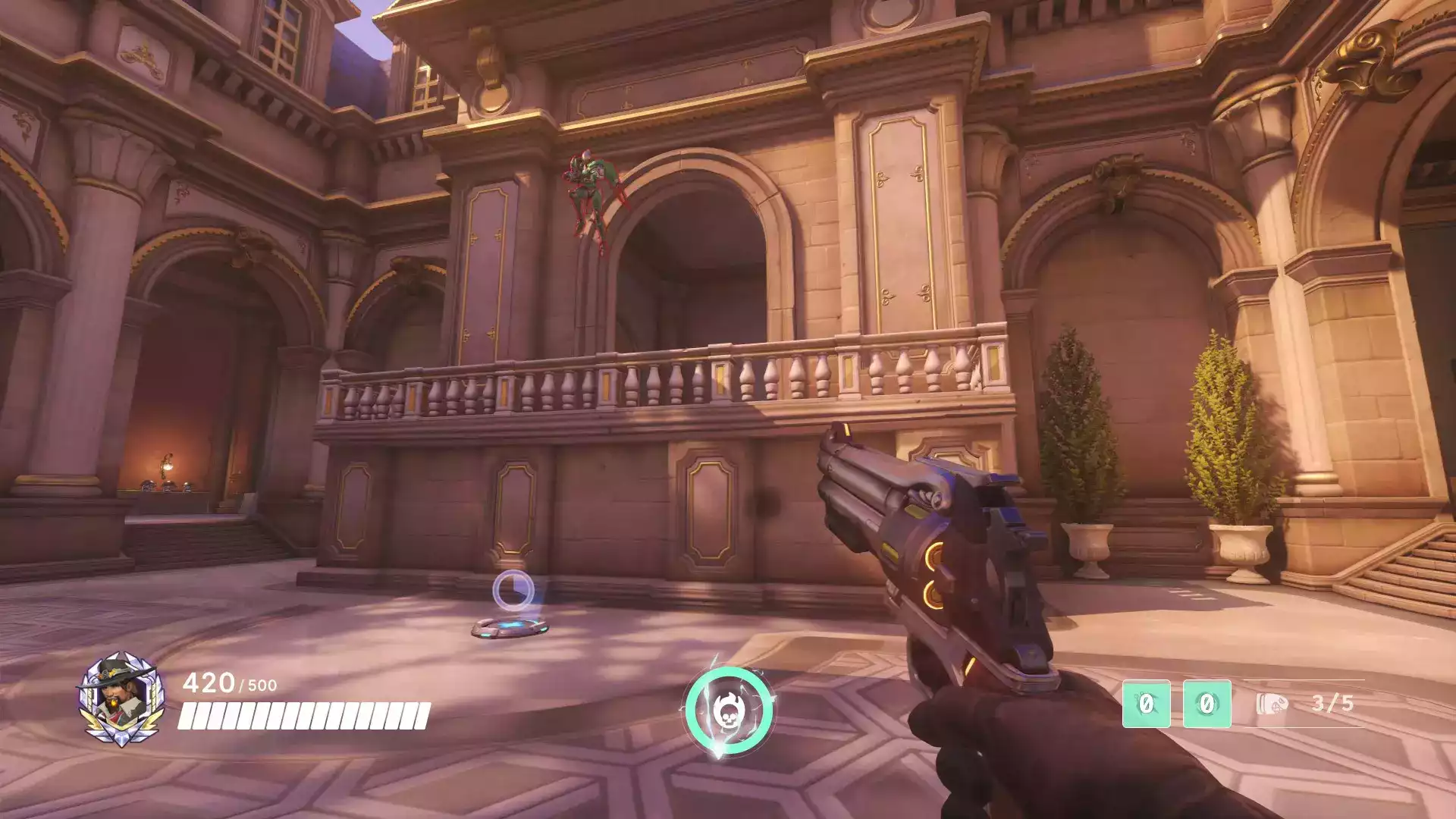The width and height of the screenshot is (1456, 819).
Task: Click the Cassidy hero portrait
Action: coord(121,698)
